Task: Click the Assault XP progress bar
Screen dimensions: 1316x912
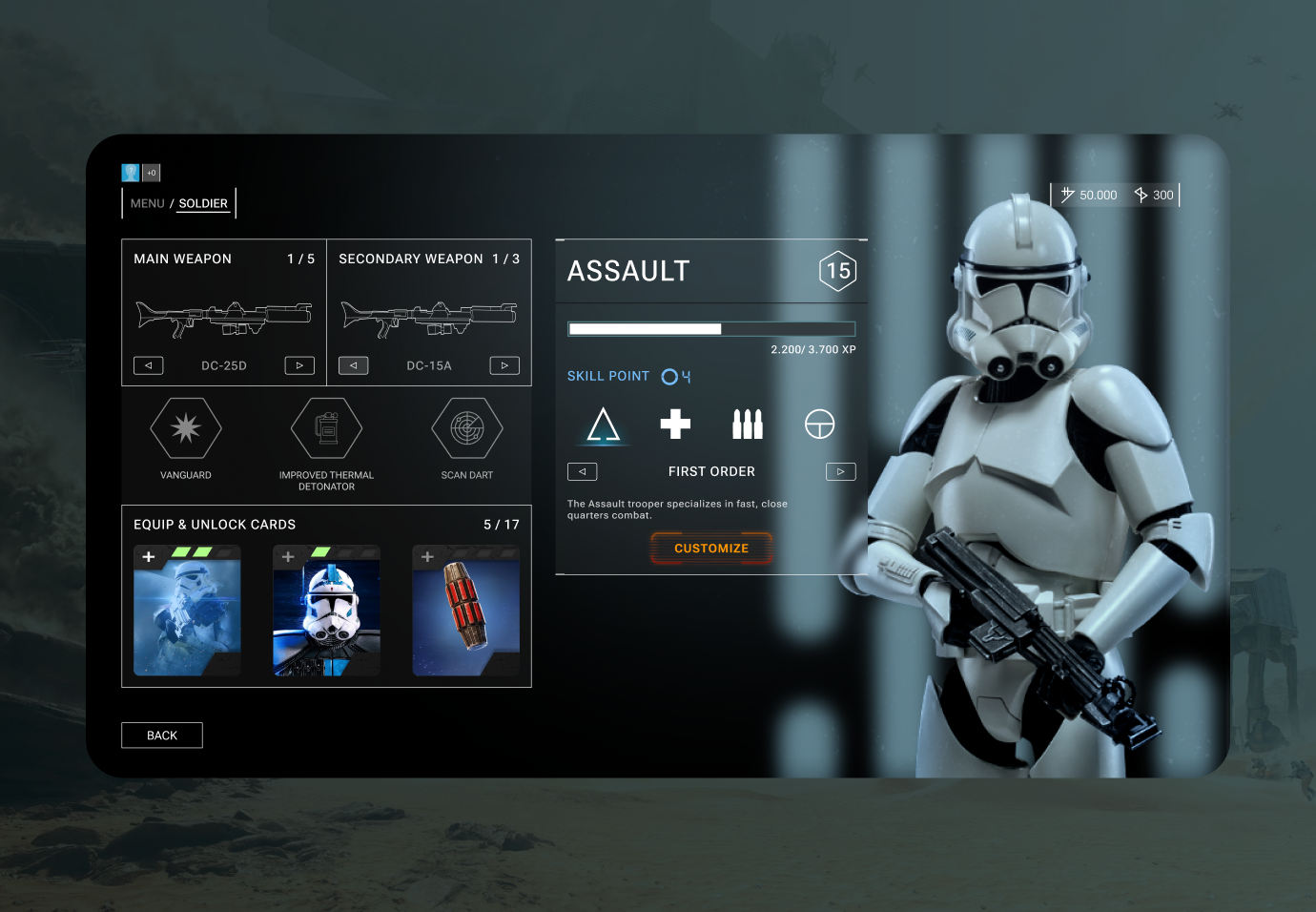Action: click(711, 328)
